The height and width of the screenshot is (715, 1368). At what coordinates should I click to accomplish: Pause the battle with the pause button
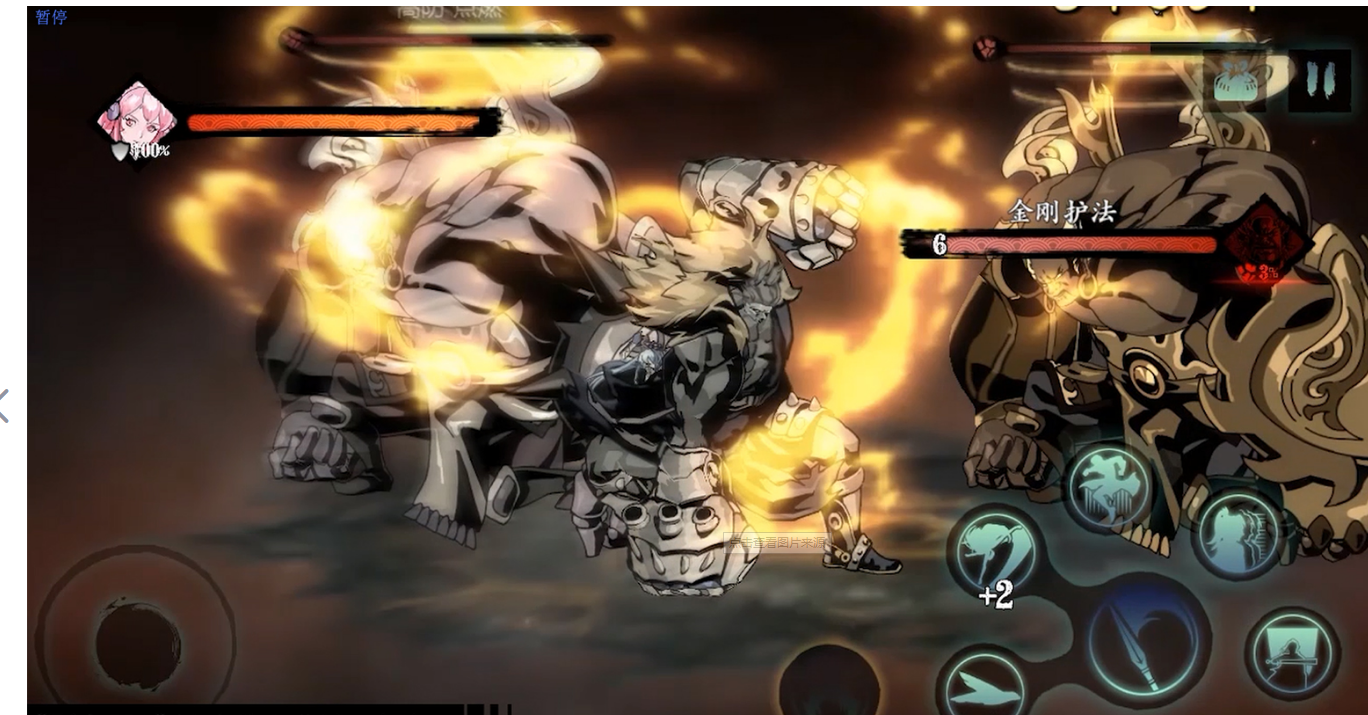tap(1319, 80)
